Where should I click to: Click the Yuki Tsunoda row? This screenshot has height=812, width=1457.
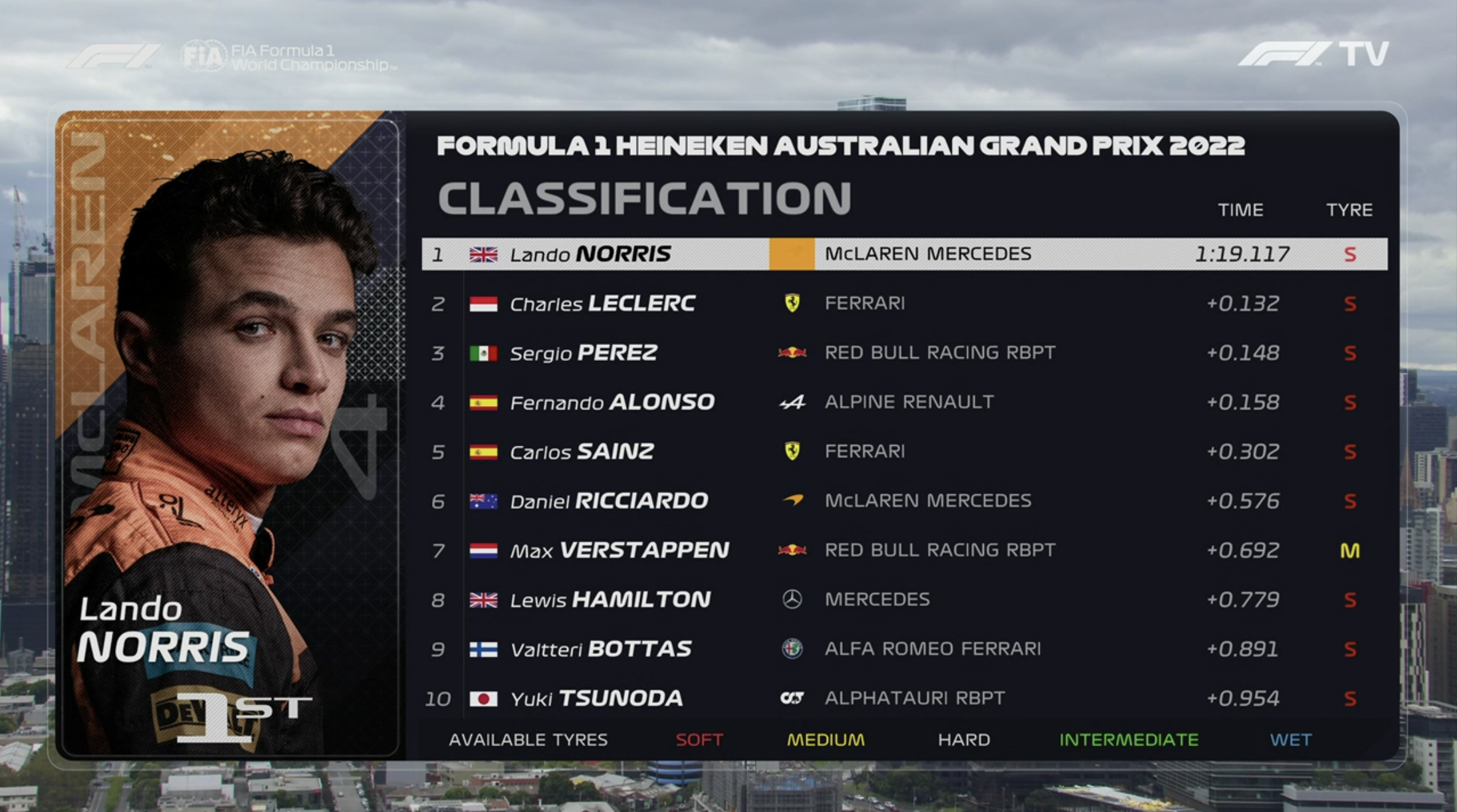[x=904, y=698]
